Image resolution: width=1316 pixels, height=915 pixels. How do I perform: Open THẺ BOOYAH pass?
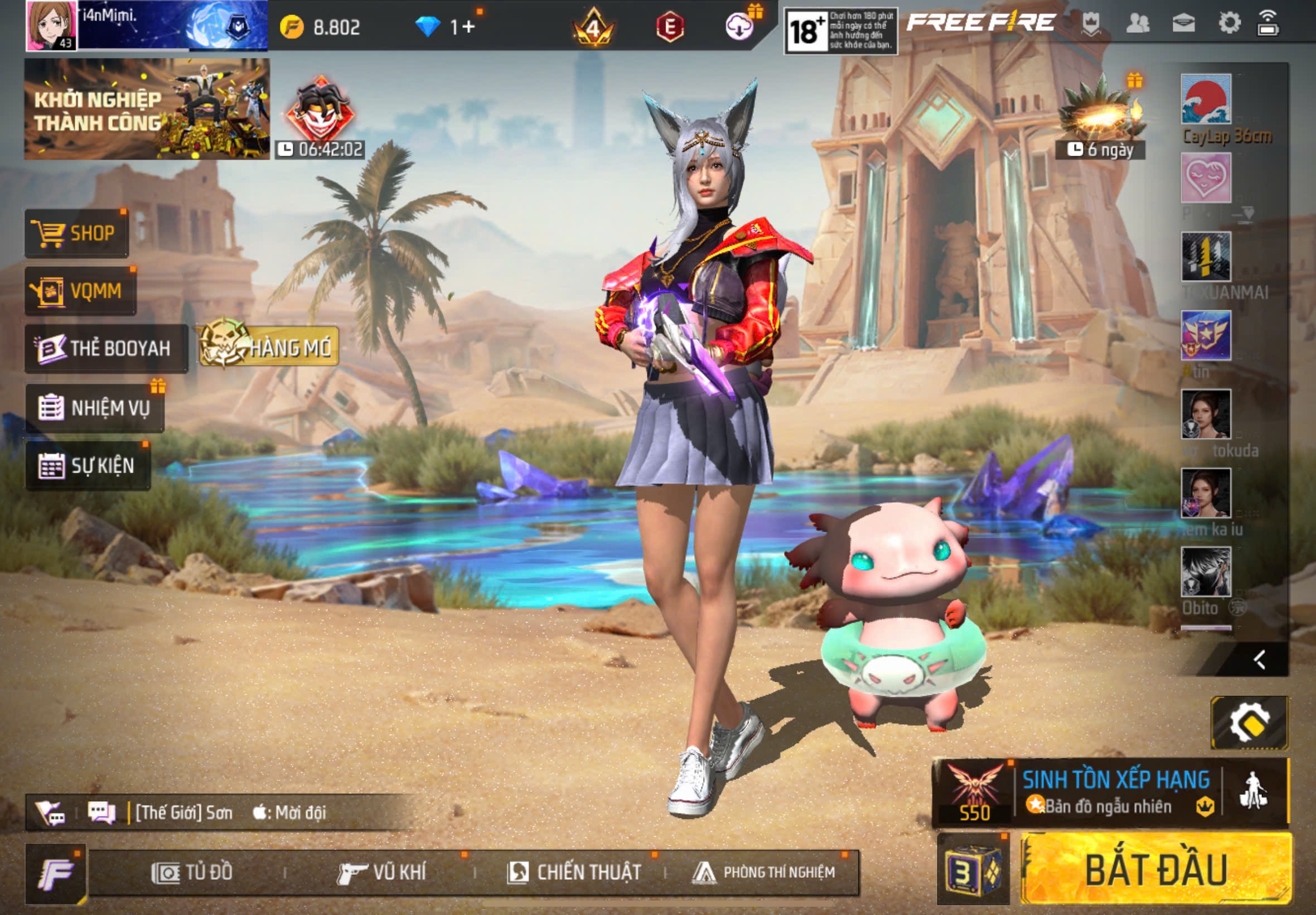point(106,349)
